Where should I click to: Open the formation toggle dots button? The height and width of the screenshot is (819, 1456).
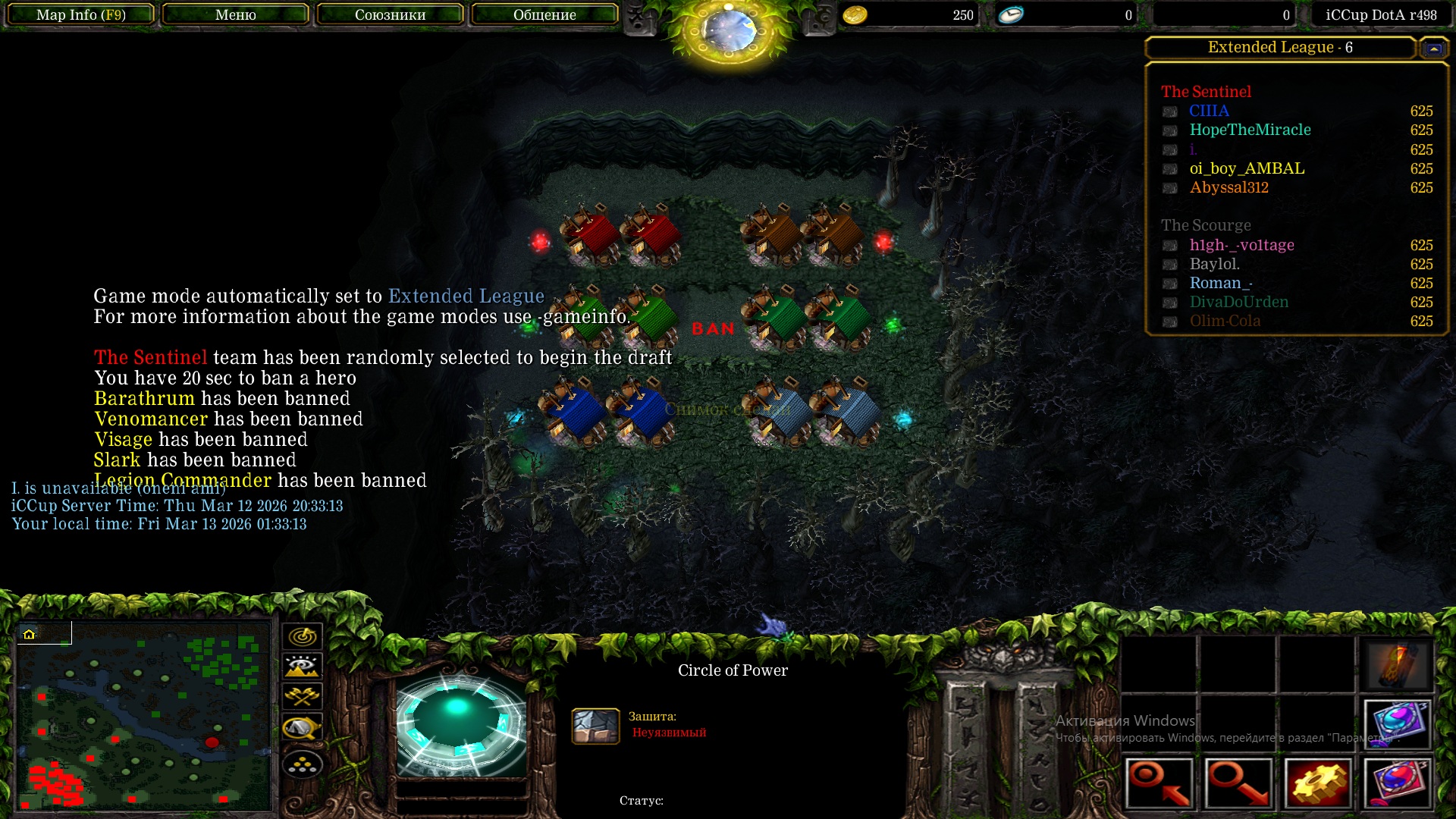click(303, 764)
